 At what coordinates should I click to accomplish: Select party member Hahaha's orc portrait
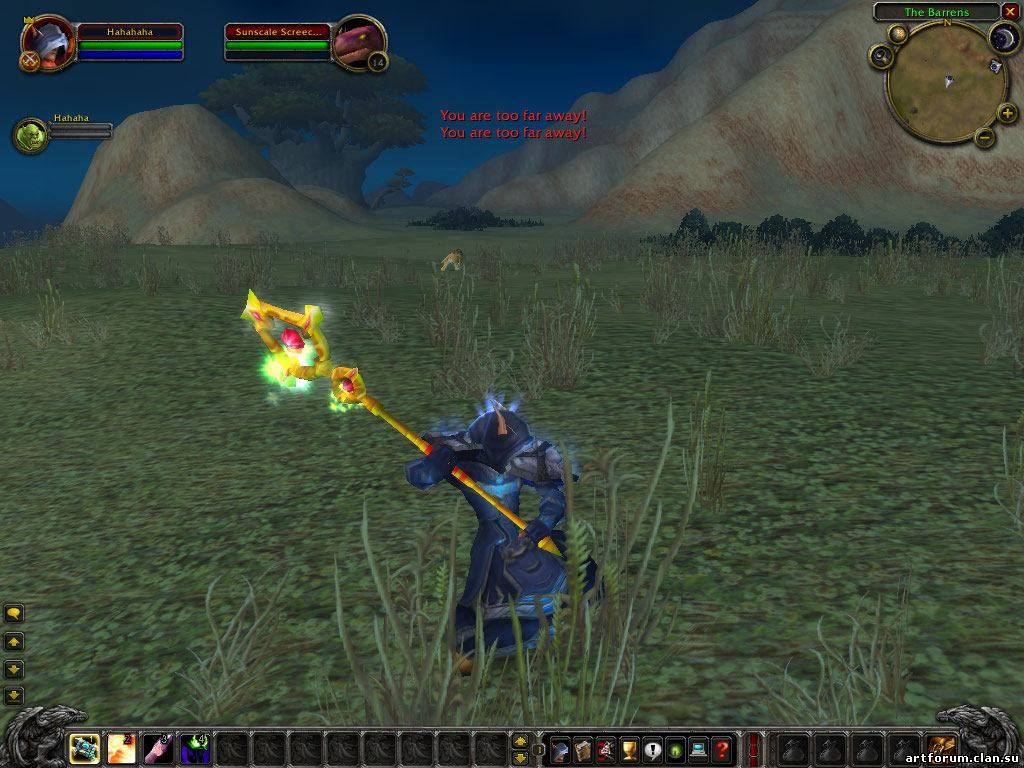point(31,136)
